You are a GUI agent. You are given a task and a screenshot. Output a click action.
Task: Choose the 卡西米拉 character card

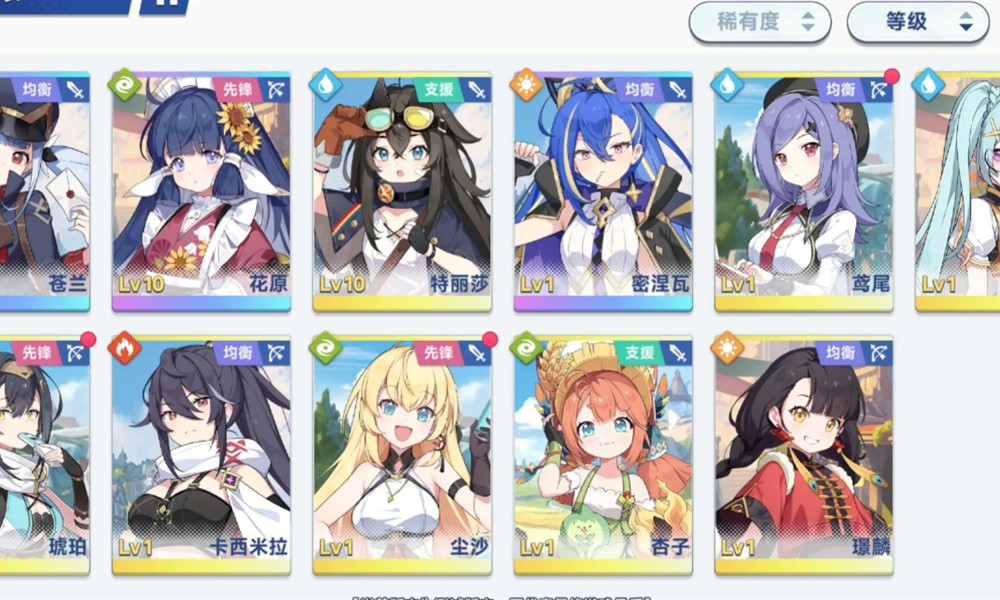point(201,455)
